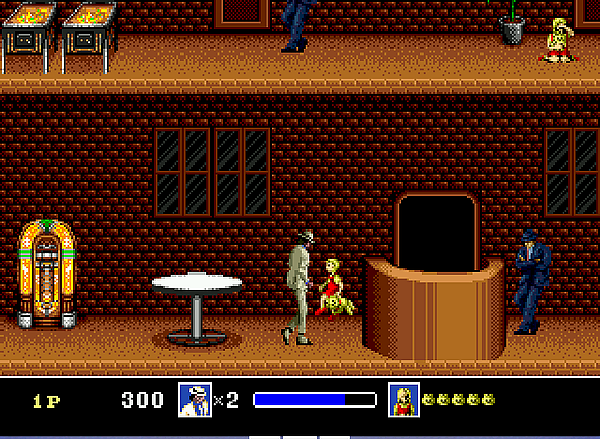Screen dimensions: 600x439
Task: Select the rescued child portrait icon
Action: pyautogui.click(x=404, y=400)
